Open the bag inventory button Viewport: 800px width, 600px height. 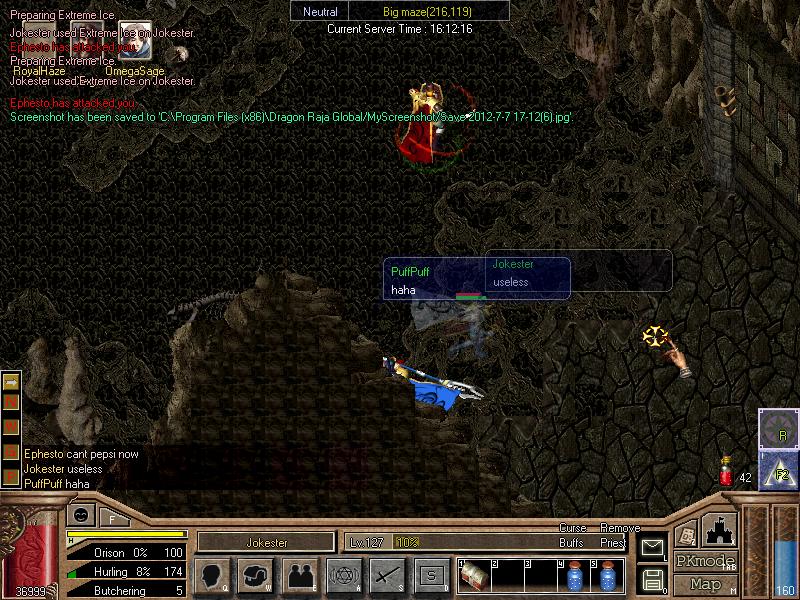[x=257, y=576]
